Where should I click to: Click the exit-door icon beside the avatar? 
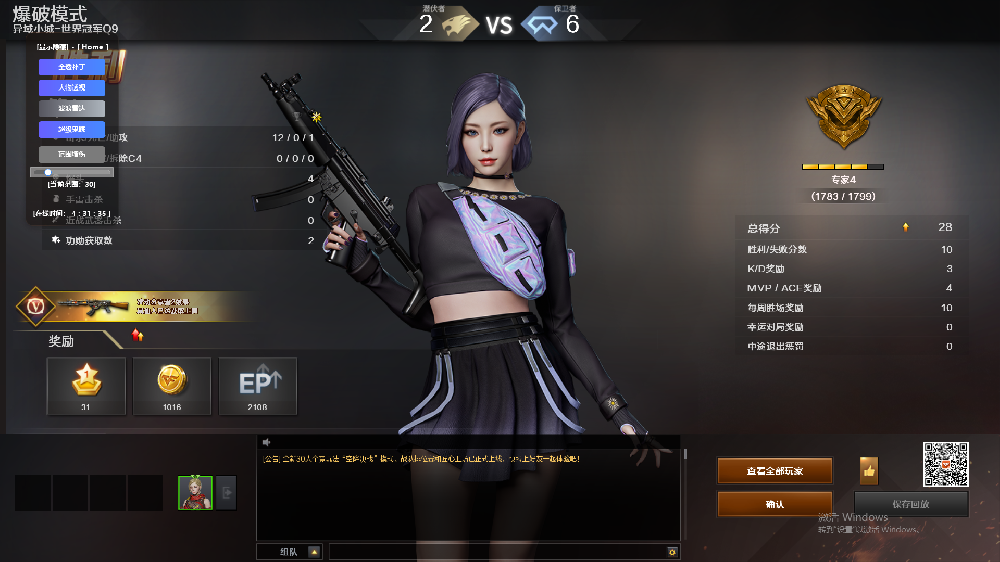point(226,492)
